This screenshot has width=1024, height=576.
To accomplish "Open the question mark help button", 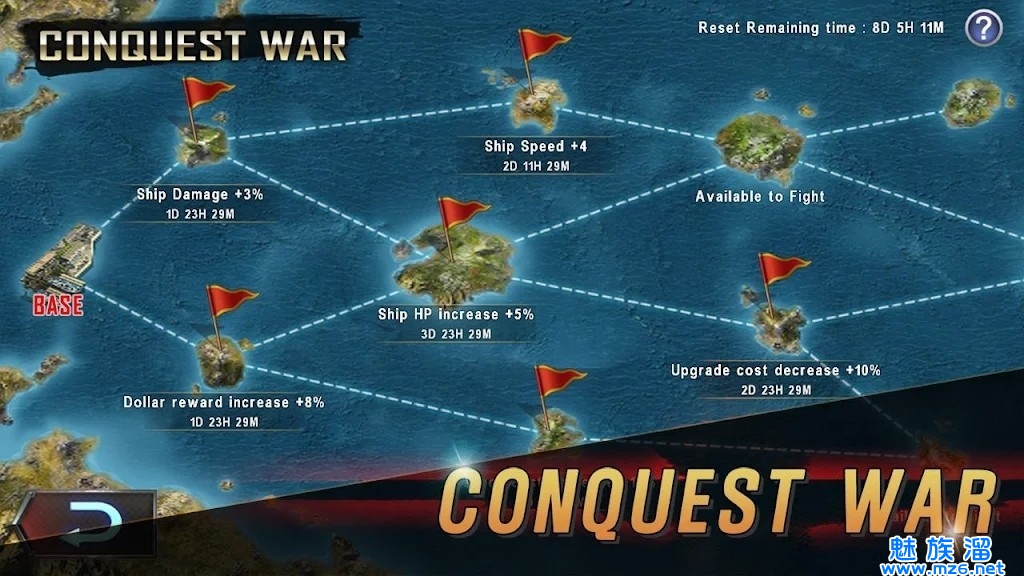I will (983, 27).
